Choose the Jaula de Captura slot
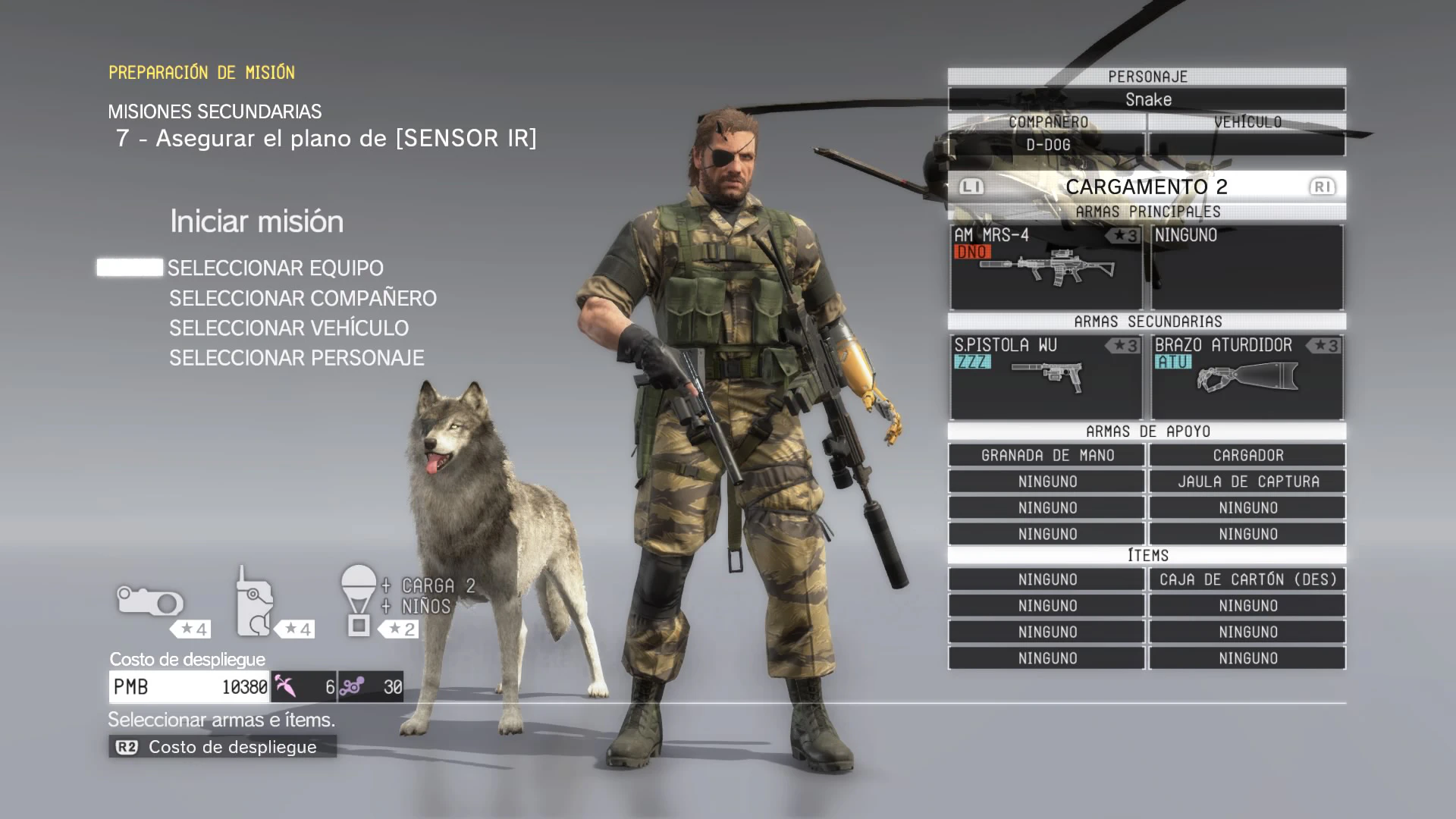The width and height of the screenshot is (1456, 819). pos(1247,482)
